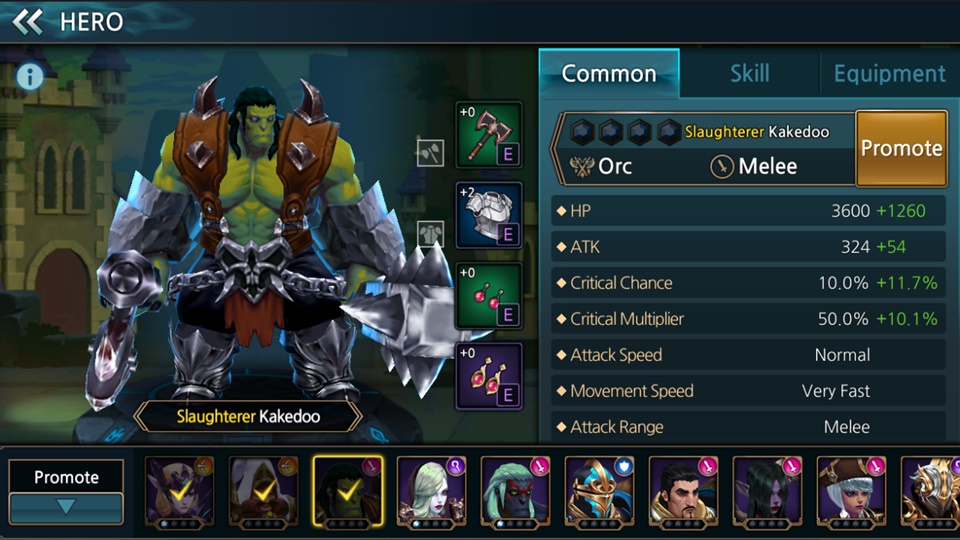The height and width of the screenshot is (540, 960).
Task: Choose the dark-haired pointy-eared elf portrait
Action: click(x=766, y=491)
